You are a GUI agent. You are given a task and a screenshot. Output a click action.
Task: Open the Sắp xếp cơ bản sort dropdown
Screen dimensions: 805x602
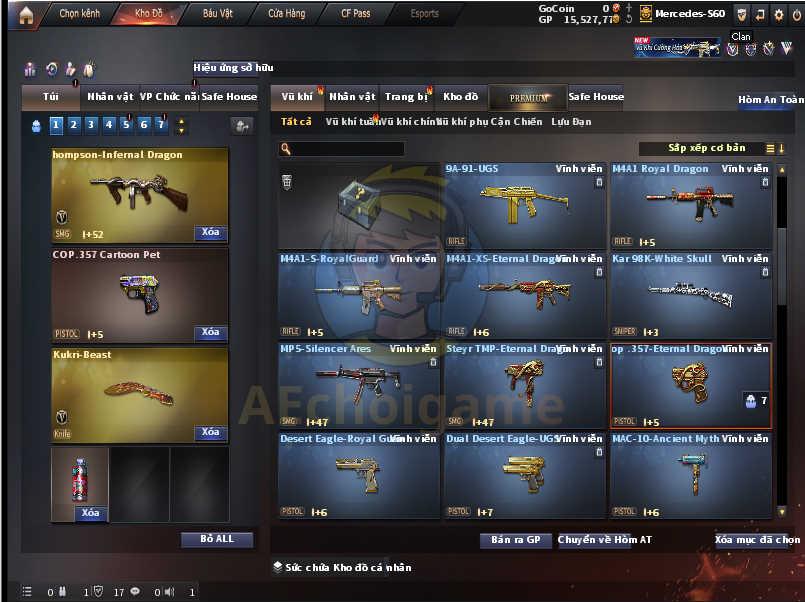708,148
